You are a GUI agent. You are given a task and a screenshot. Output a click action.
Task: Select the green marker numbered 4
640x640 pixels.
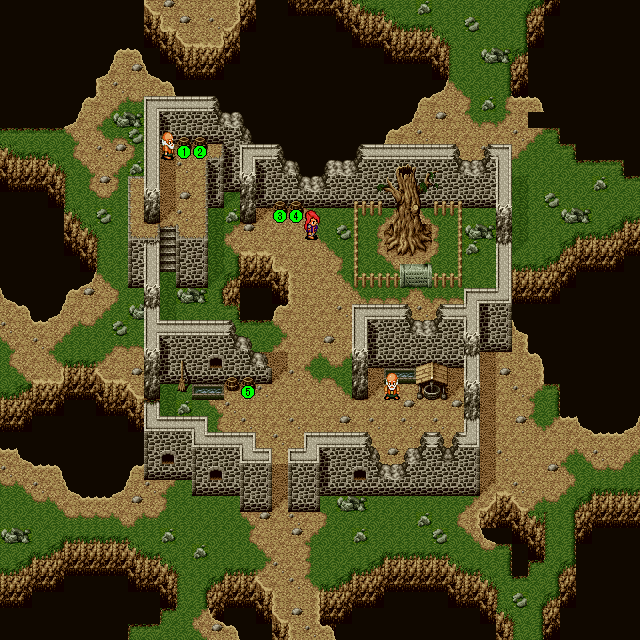click(296, 216)
